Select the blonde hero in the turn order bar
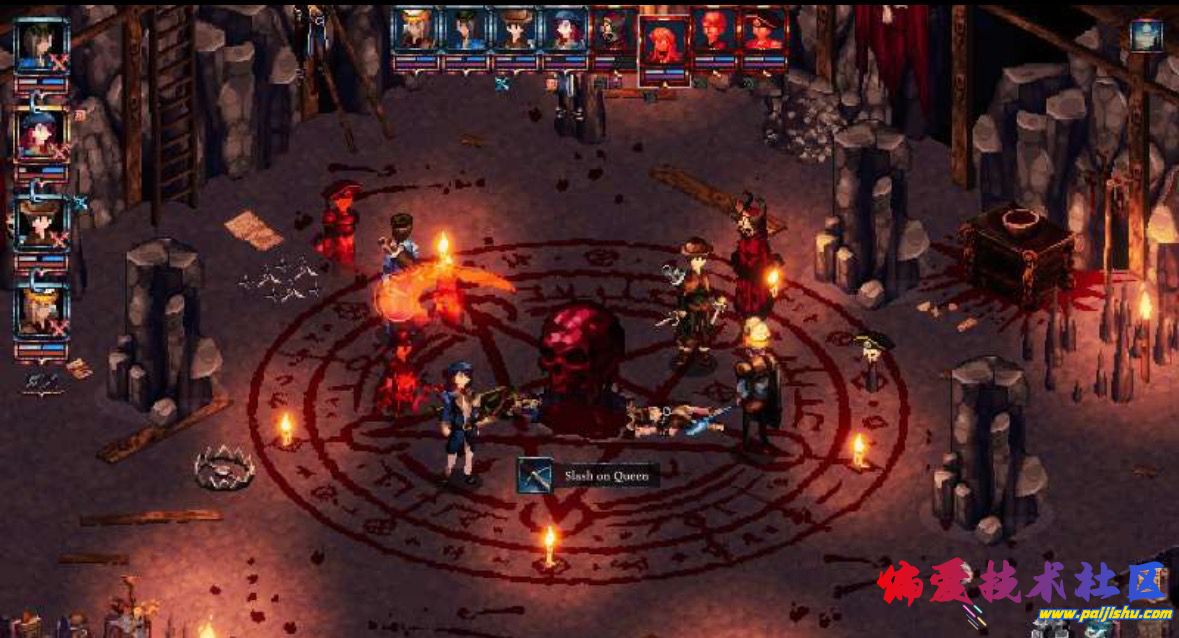 414,30
